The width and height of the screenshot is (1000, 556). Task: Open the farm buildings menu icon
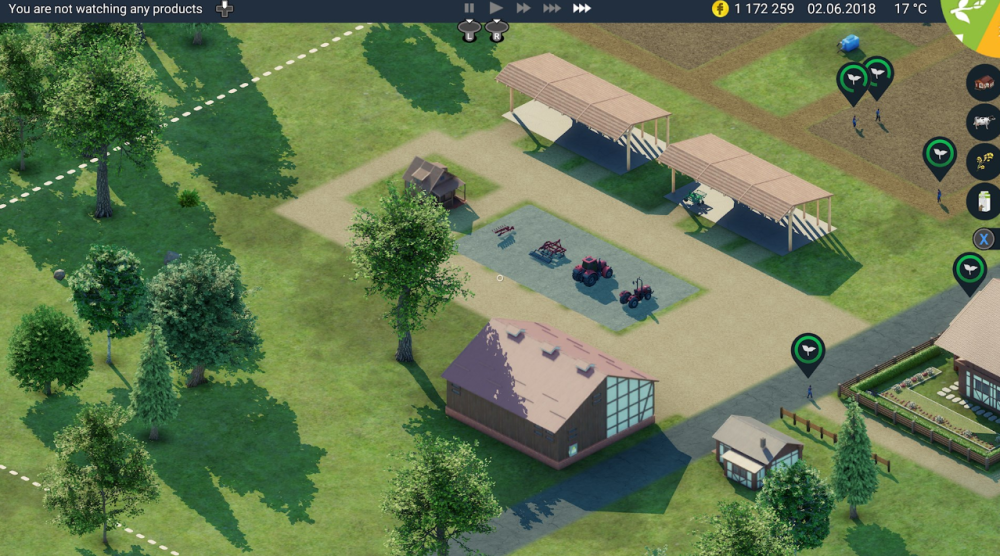tap(984, 82)
